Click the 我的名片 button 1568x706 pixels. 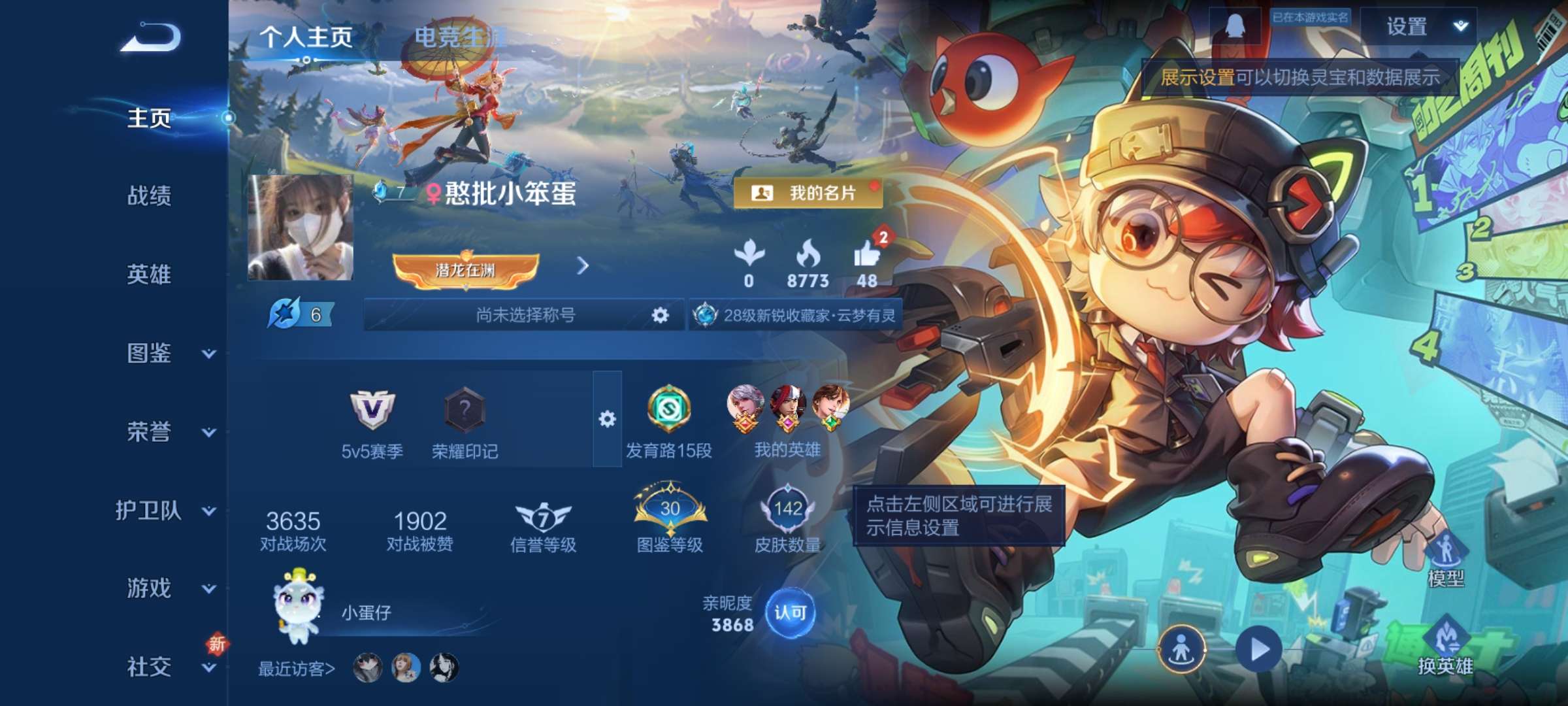click(x=809, y=193)
